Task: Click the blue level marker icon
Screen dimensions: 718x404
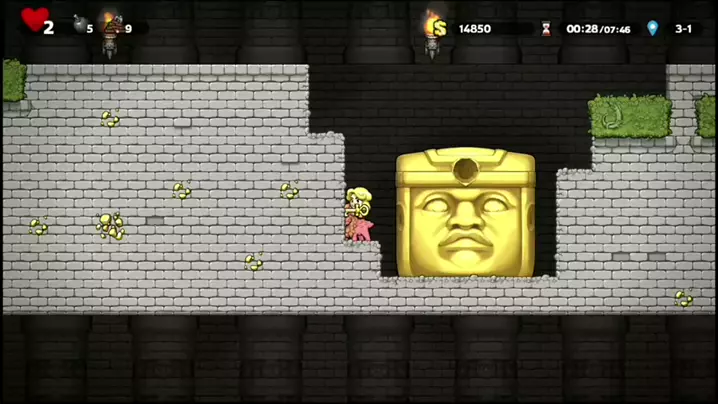Action: (653, 28)
